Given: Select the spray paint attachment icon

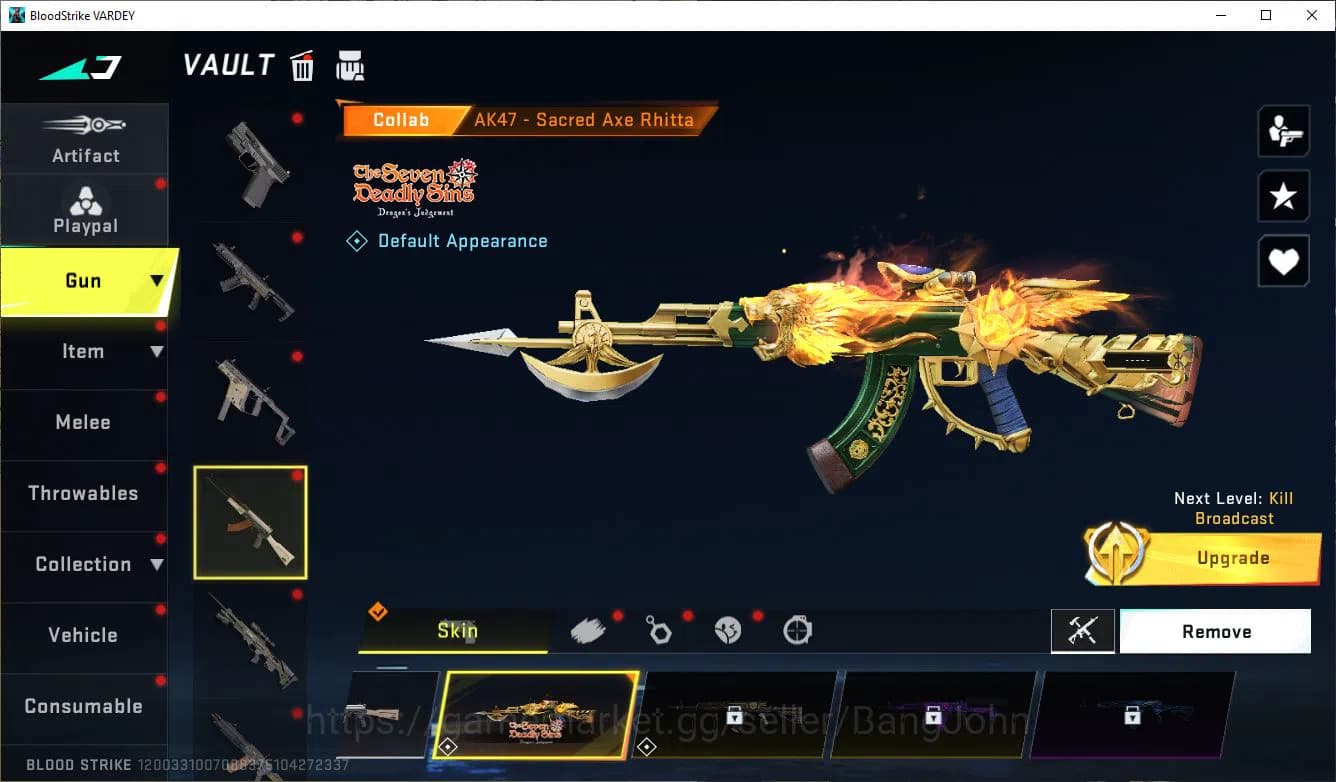Looking at the screenshot, I should [x=588, y=629].
